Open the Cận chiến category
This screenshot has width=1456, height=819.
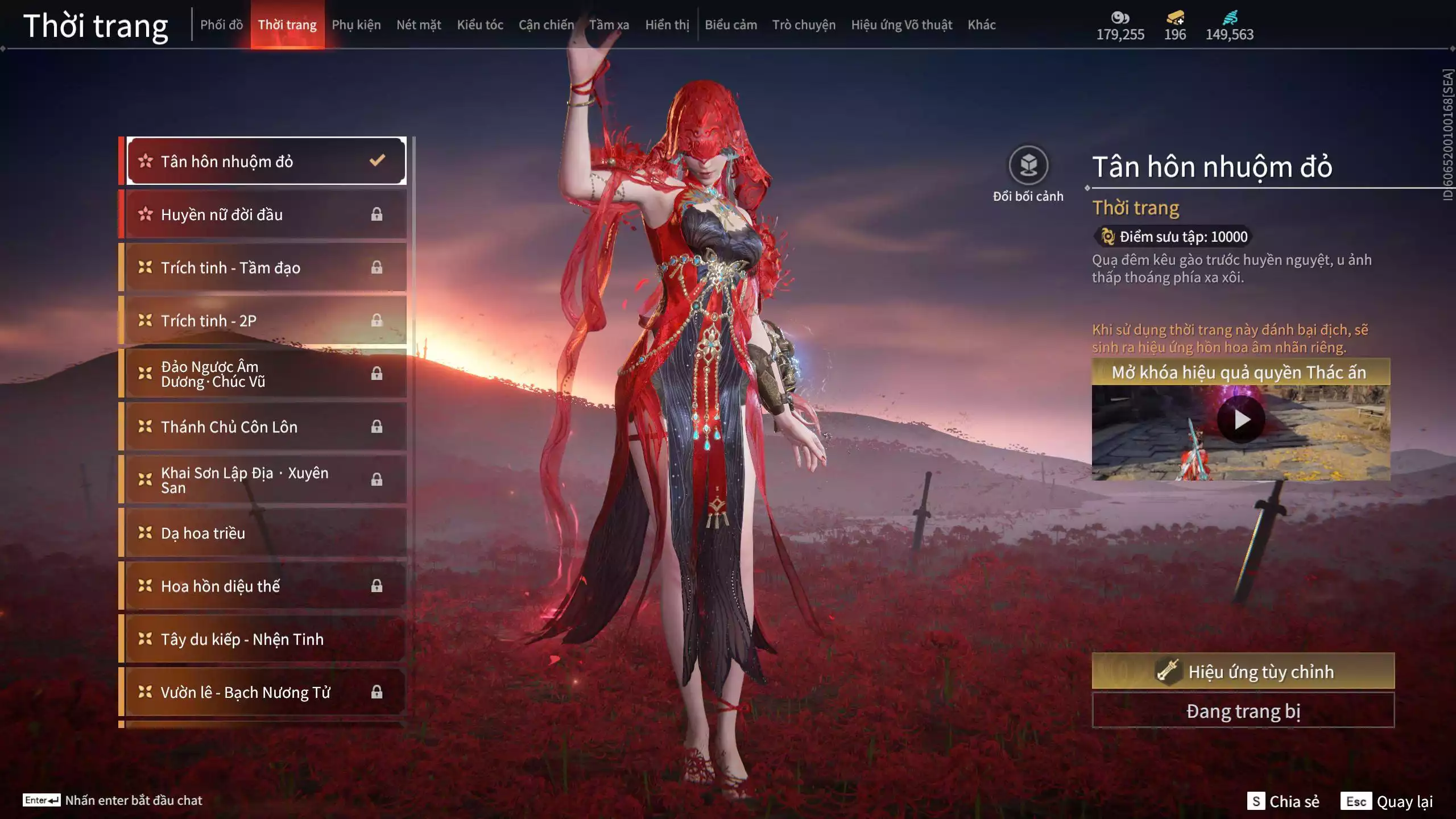[546, 25]
